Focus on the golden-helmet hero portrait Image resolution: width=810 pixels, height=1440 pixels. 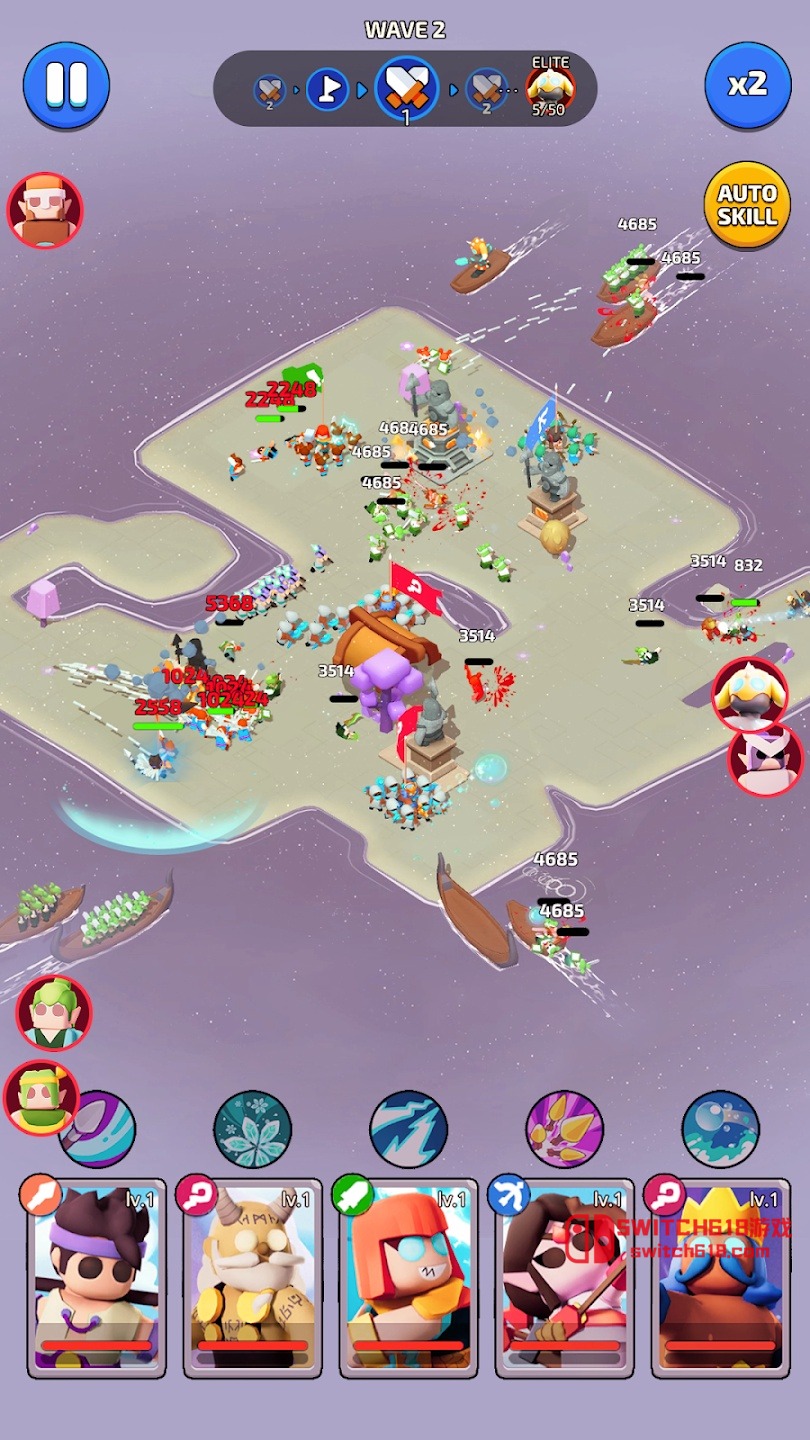(750, 694)
